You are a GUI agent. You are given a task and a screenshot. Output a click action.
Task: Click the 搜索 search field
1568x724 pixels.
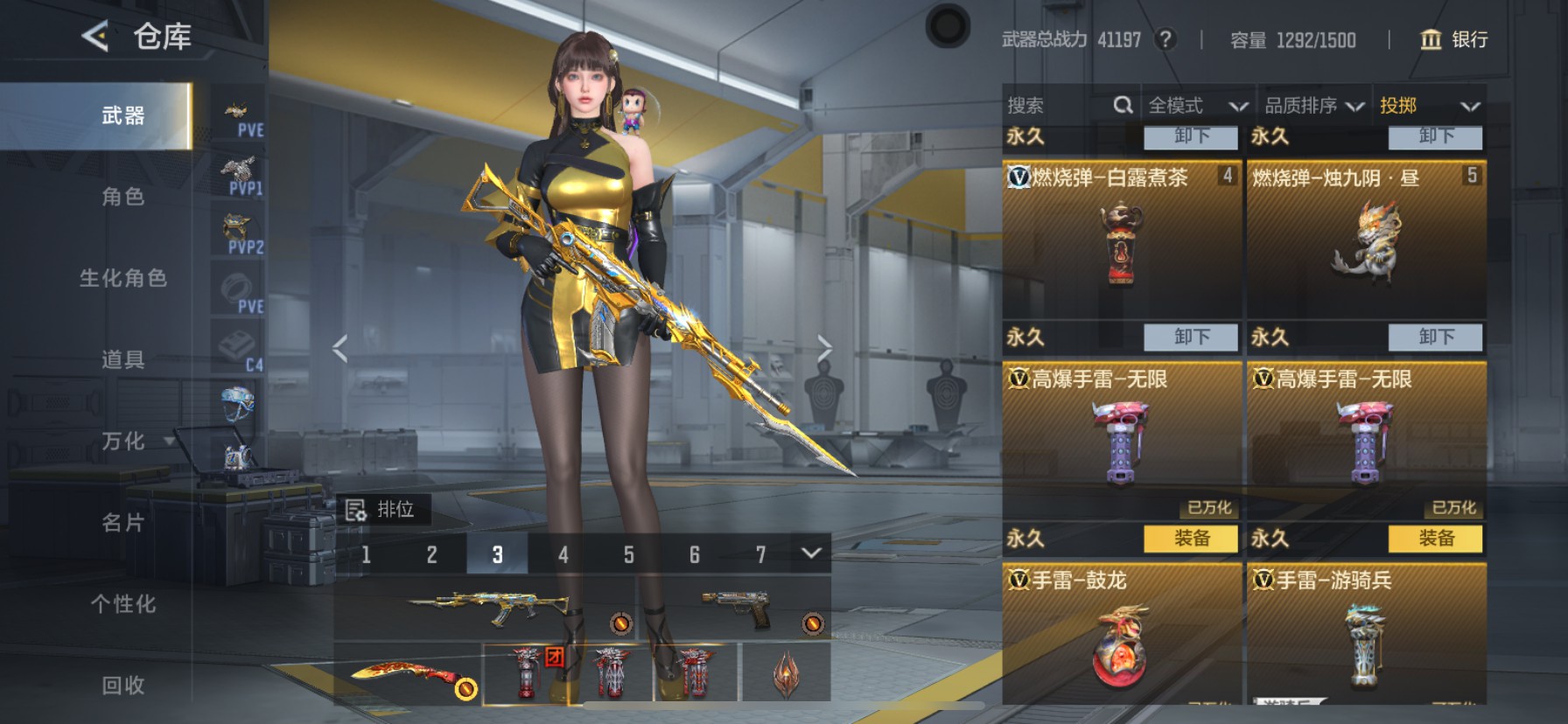click(1059, 106)
